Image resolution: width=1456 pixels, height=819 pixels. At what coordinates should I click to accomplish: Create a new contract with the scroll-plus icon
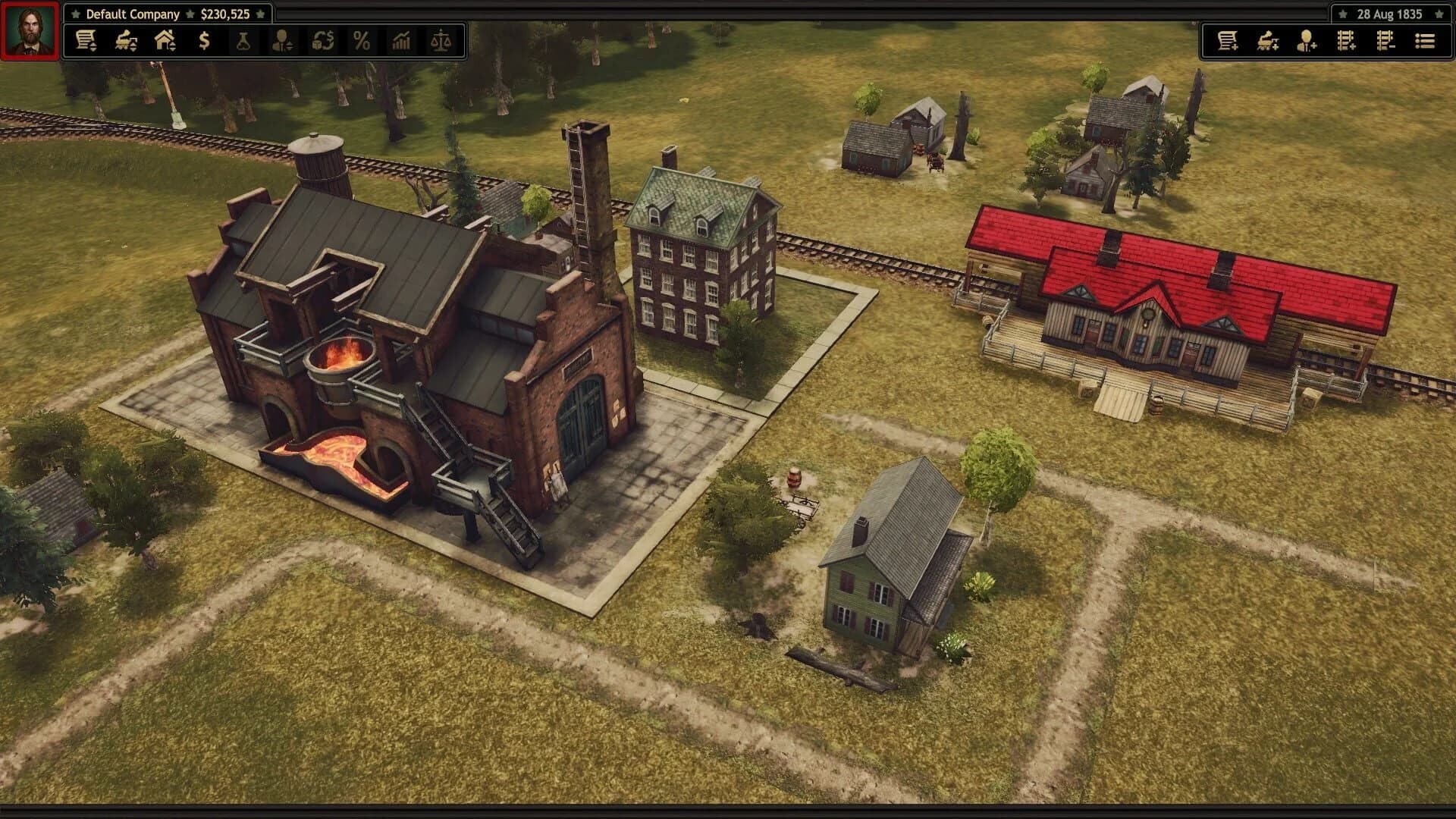[x=1229, y=42]
